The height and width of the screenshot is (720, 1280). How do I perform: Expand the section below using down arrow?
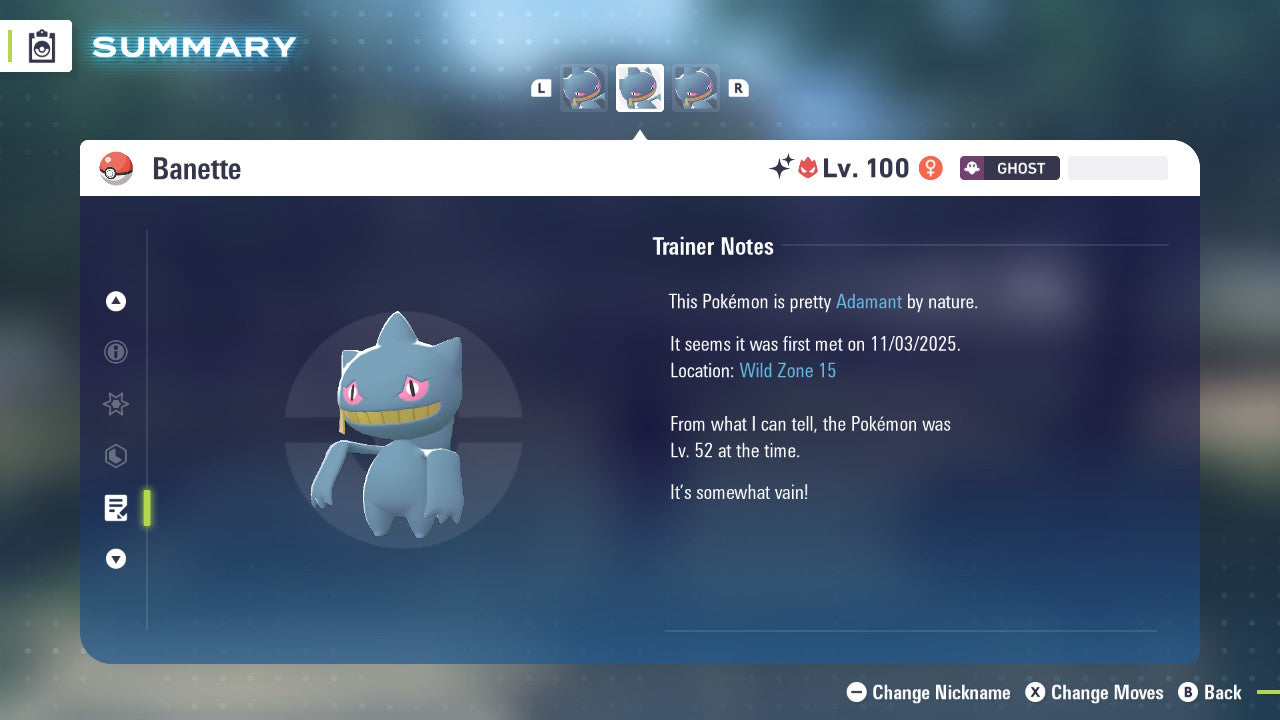click(x=116, y=559)
